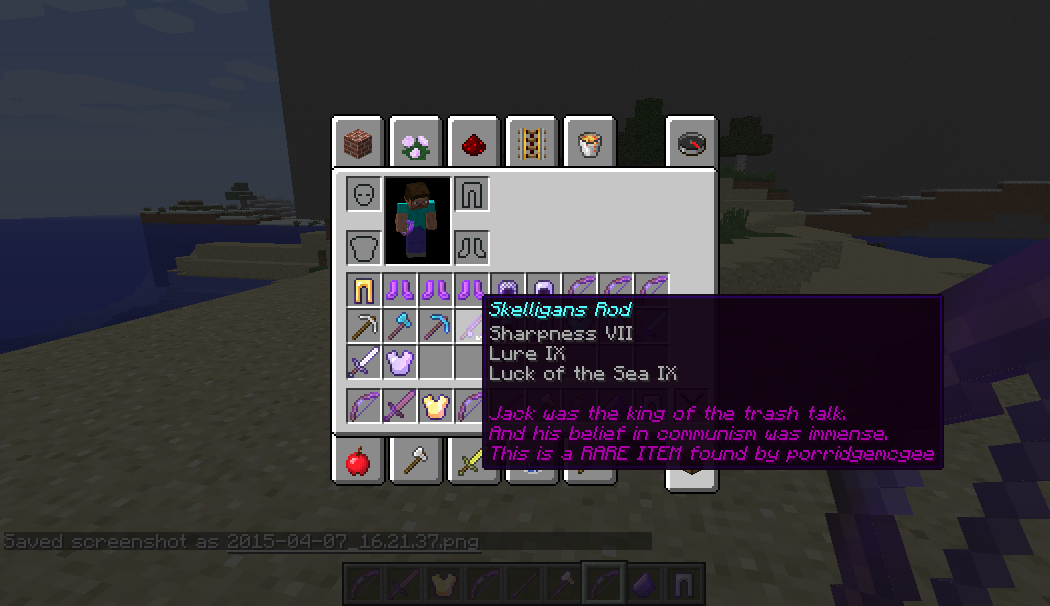Select the Redstone dust tab
Viewport: 1050px width, 606px height.
tap(474, 145)
